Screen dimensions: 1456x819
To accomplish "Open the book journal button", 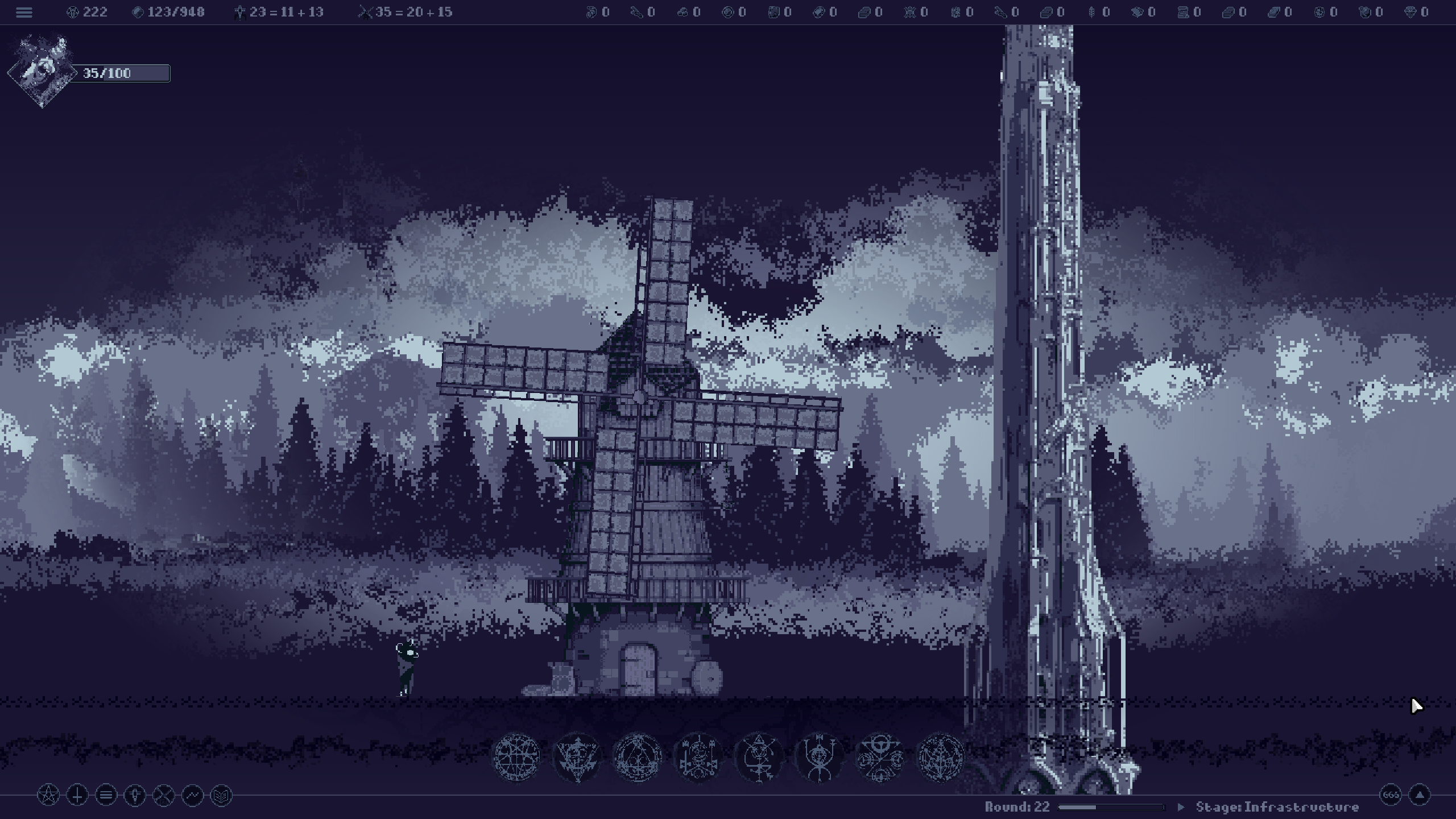I will point(221,795).
